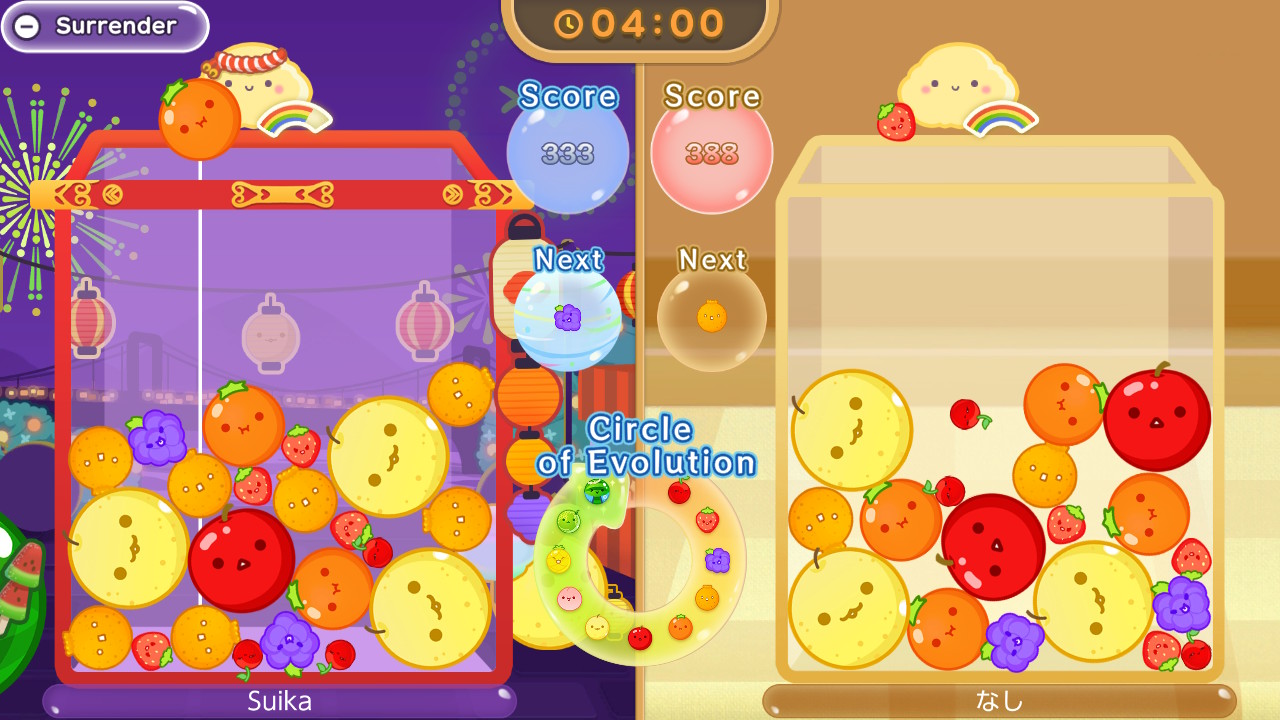This screenshot has width=1280, height=720.
Task: Click the watermelon at the top of Circle of Evolution
Action: [x=595, y=493]
